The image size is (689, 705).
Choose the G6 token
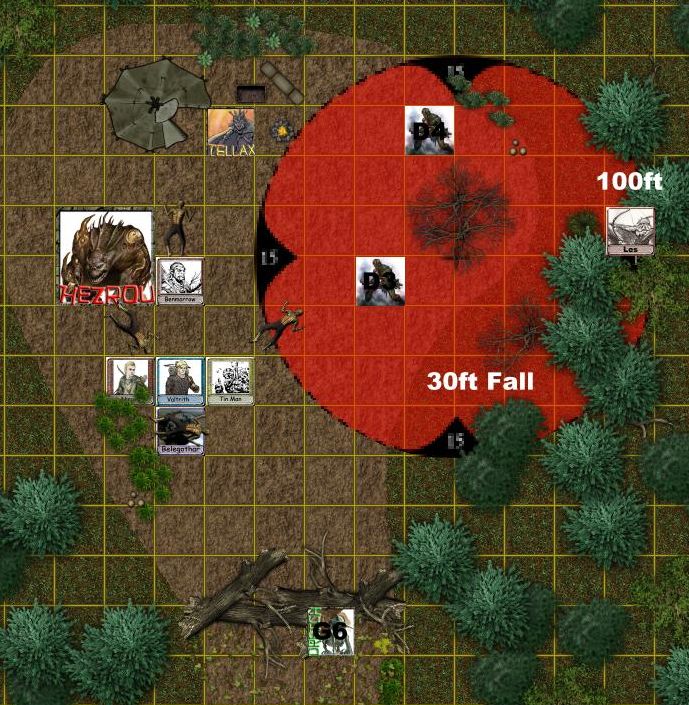click(331, 631)
